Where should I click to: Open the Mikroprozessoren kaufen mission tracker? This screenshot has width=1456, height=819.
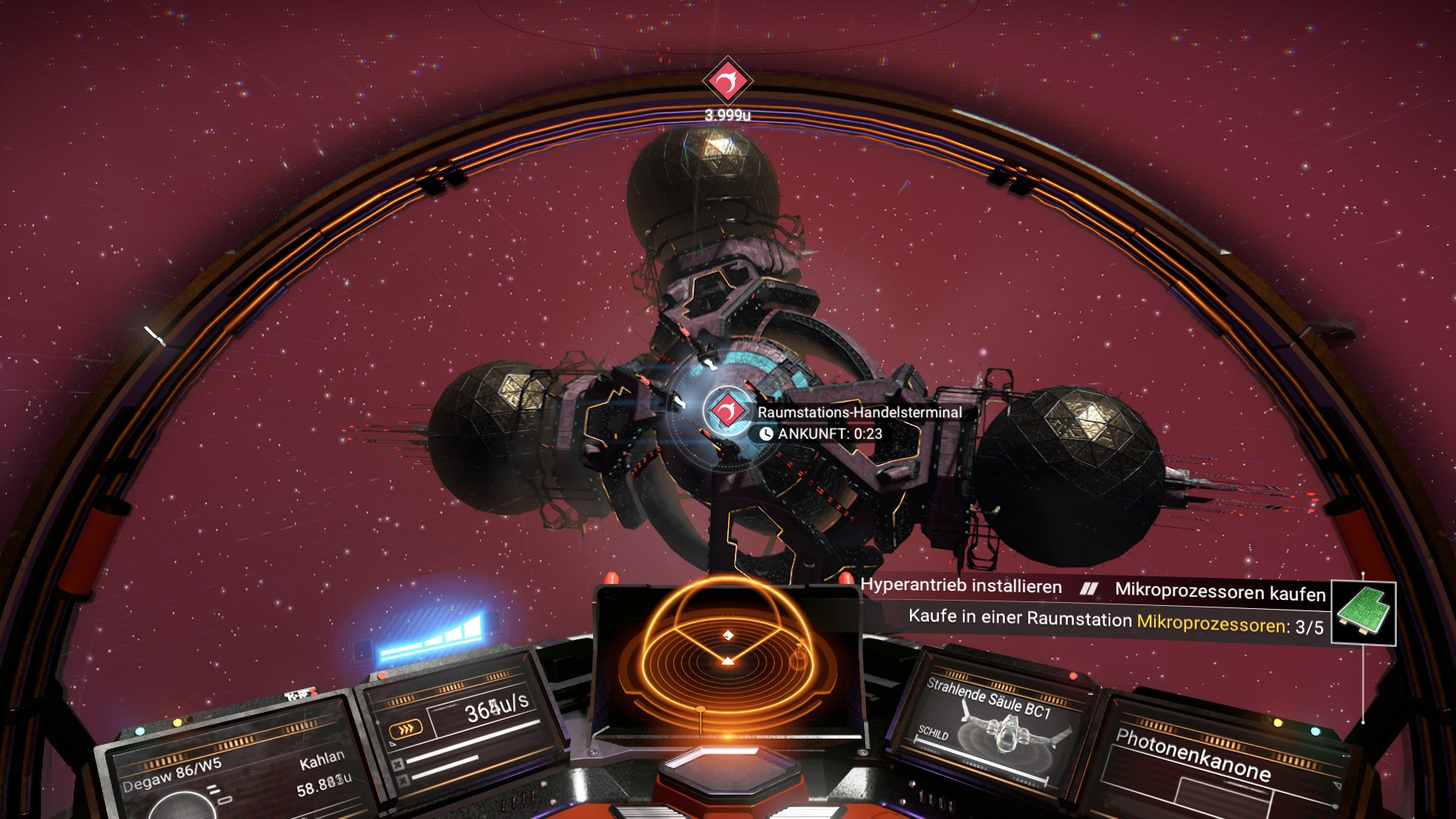click(1219, 591)
